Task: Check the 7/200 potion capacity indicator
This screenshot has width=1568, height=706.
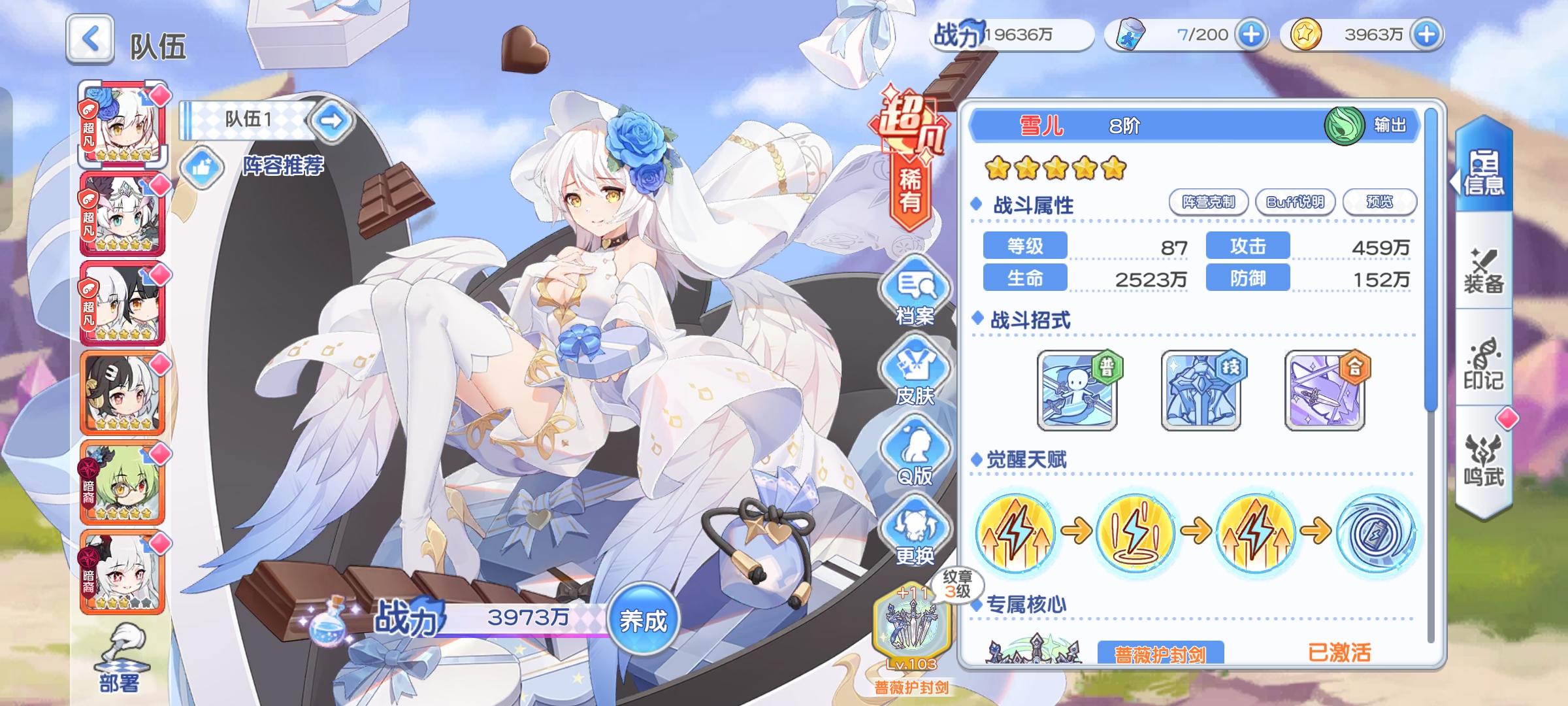Action: point(1205,35)
